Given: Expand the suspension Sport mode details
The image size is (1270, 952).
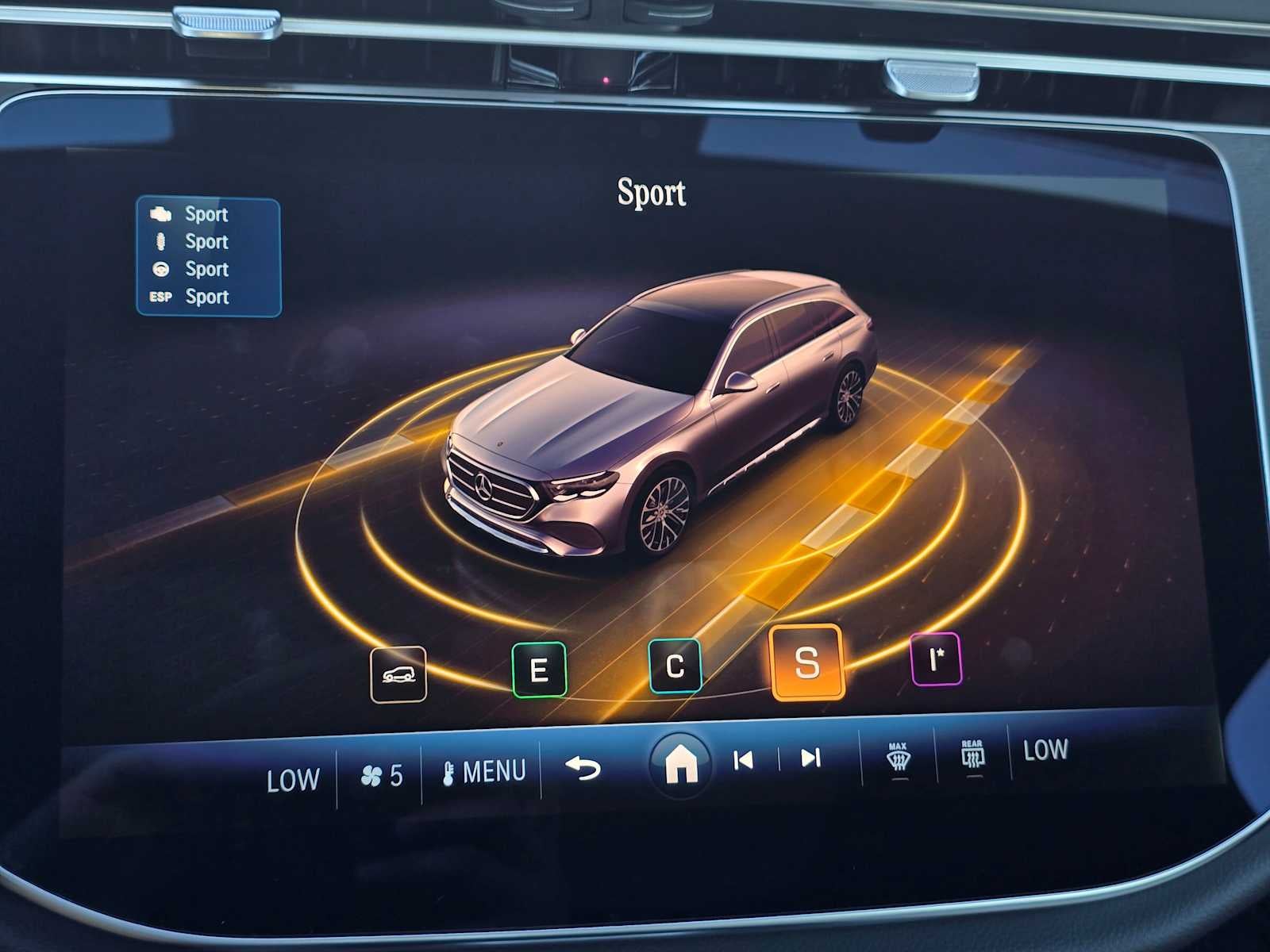Looking at the screenshot, I should click(x=206, y=242).
